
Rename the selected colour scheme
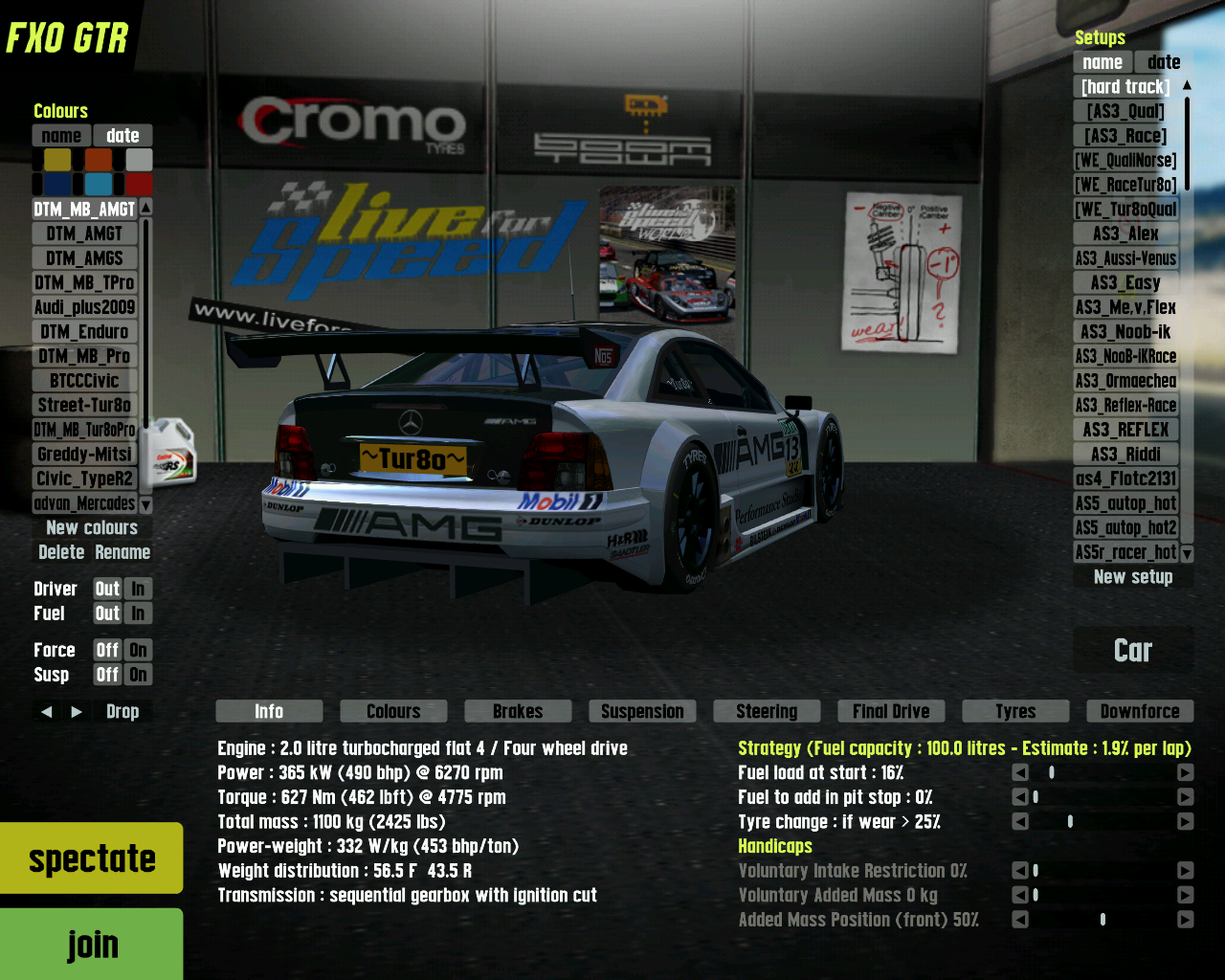point(122,552)
